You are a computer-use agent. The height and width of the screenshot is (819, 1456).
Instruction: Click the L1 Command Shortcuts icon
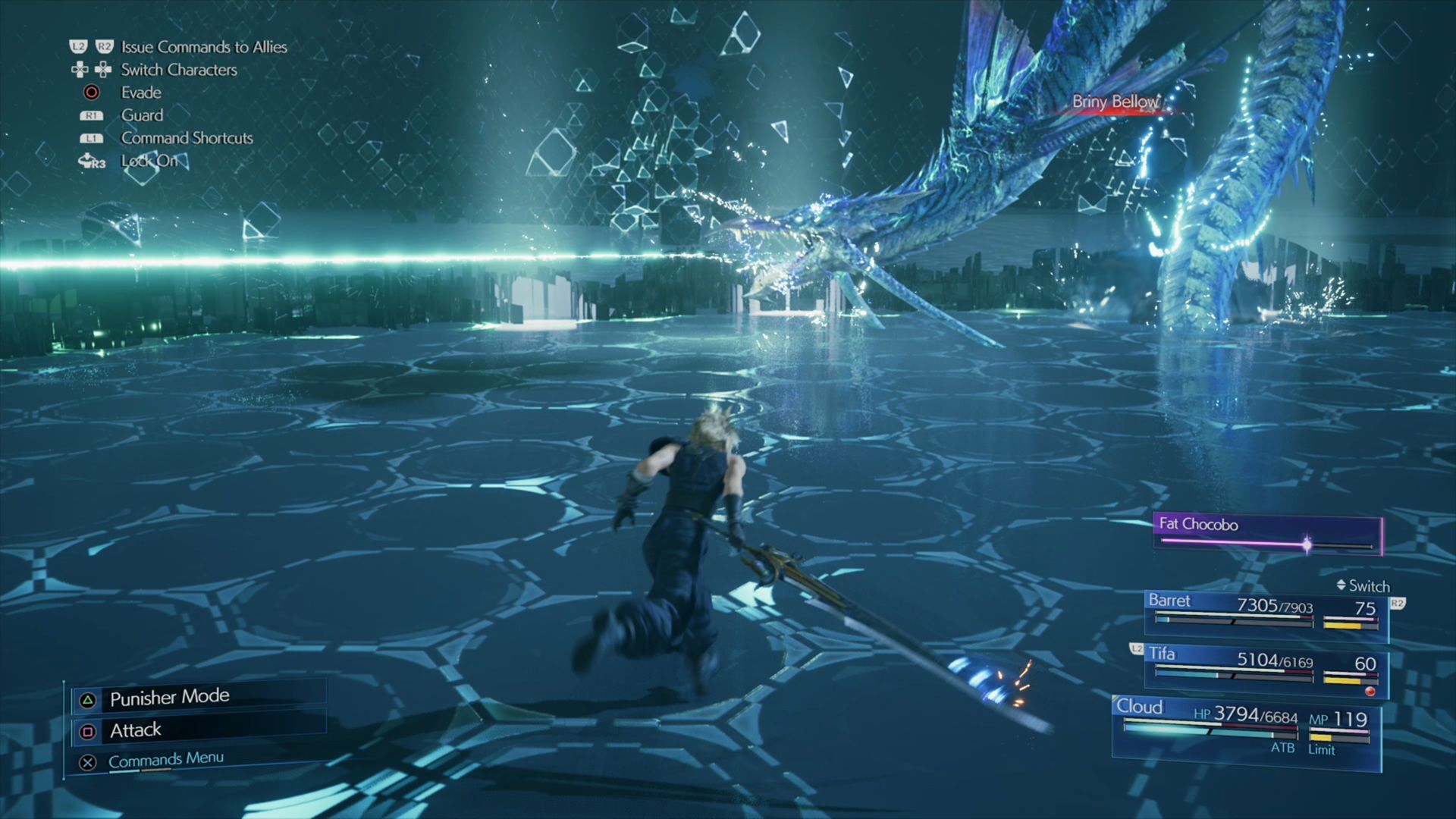coord(91,138)
